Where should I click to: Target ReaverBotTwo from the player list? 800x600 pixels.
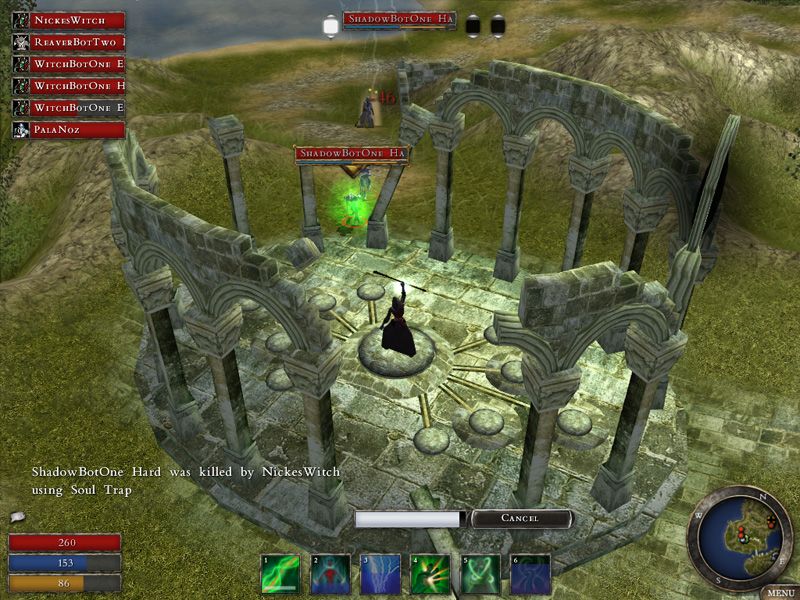(x=68, y=42)
